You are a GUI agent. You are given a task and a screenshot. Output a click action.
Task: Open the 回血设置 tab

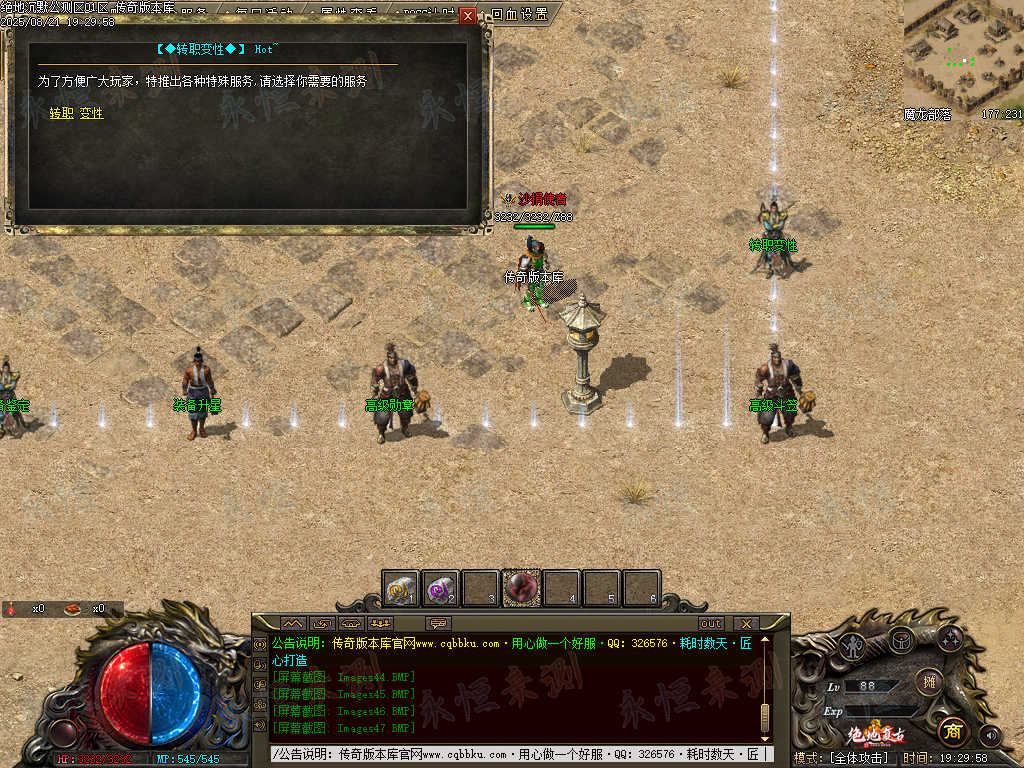click(x=520, y=14)
